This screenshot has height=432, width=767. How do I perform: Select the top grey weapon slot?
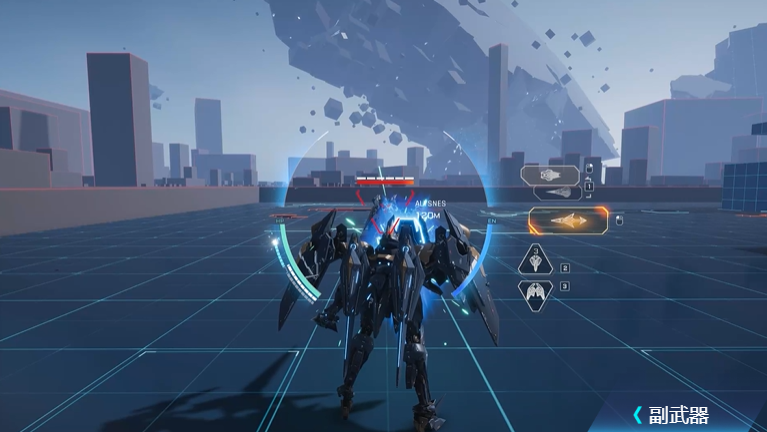click(551, 174)
